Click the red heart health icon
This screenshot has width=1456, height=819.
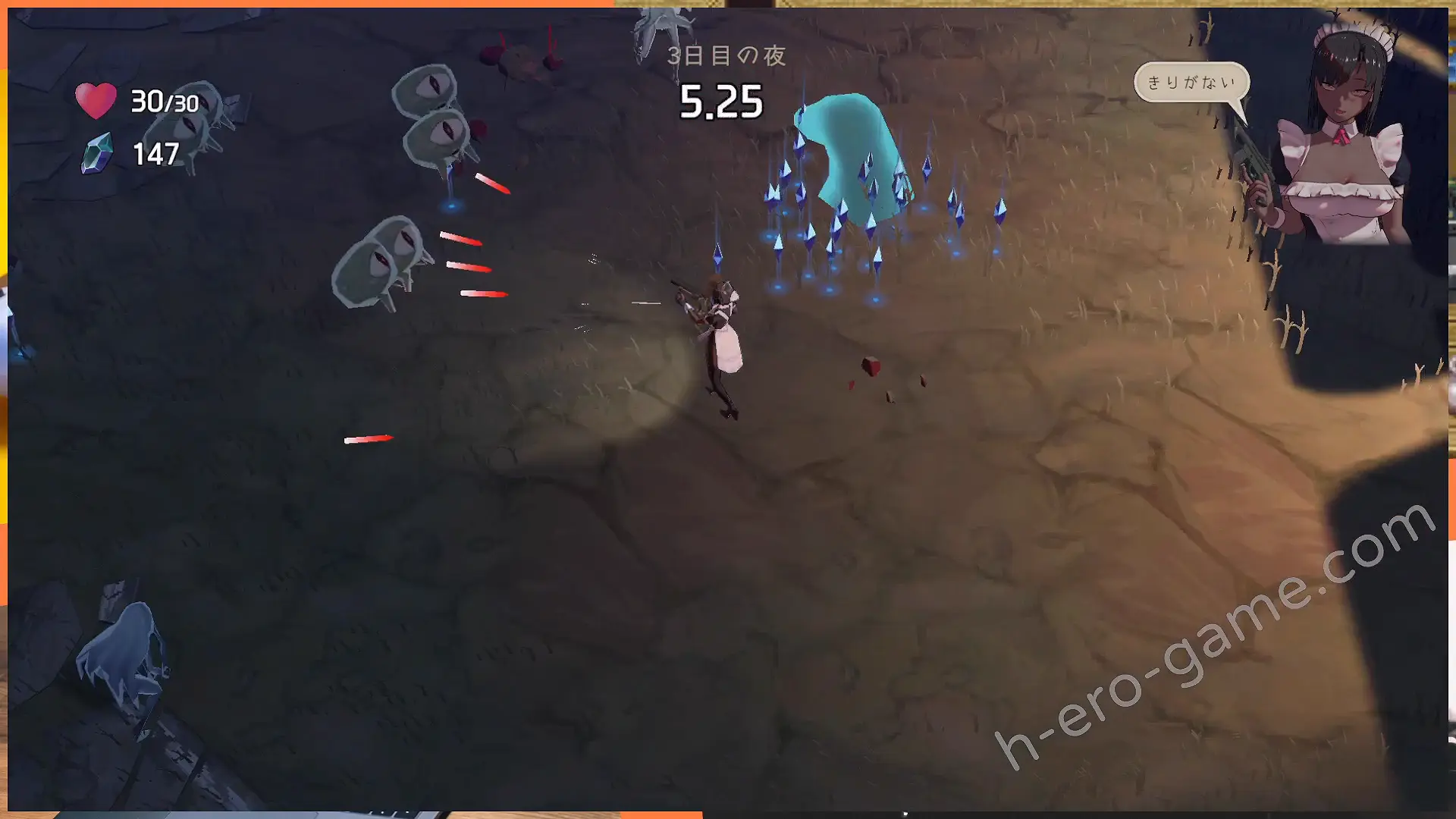pyautogui.click(x=96, y=101)
